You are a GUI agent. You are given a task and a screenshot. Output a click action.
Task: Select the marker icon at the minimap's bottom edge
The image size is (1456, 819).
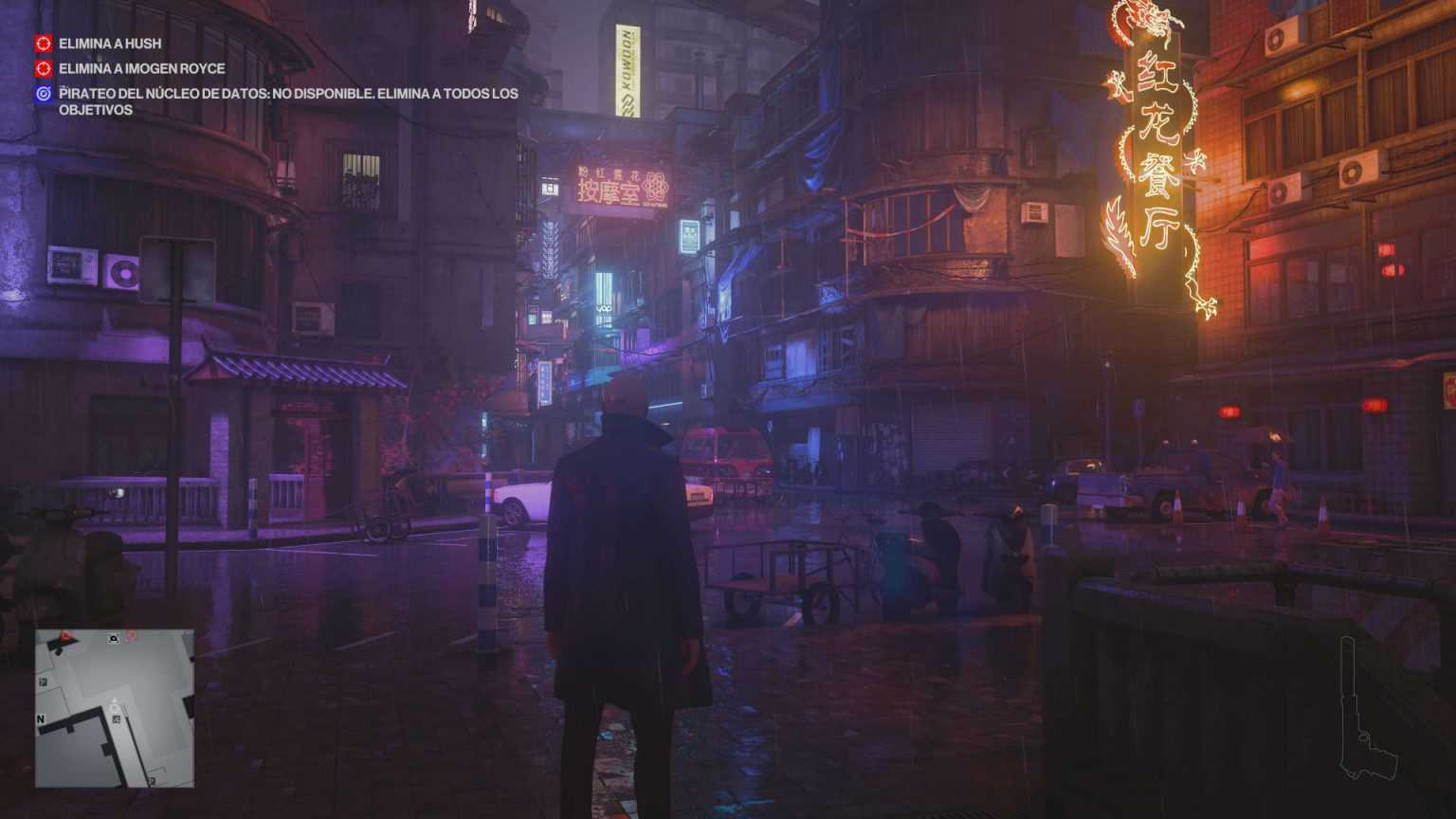point(152,780)
